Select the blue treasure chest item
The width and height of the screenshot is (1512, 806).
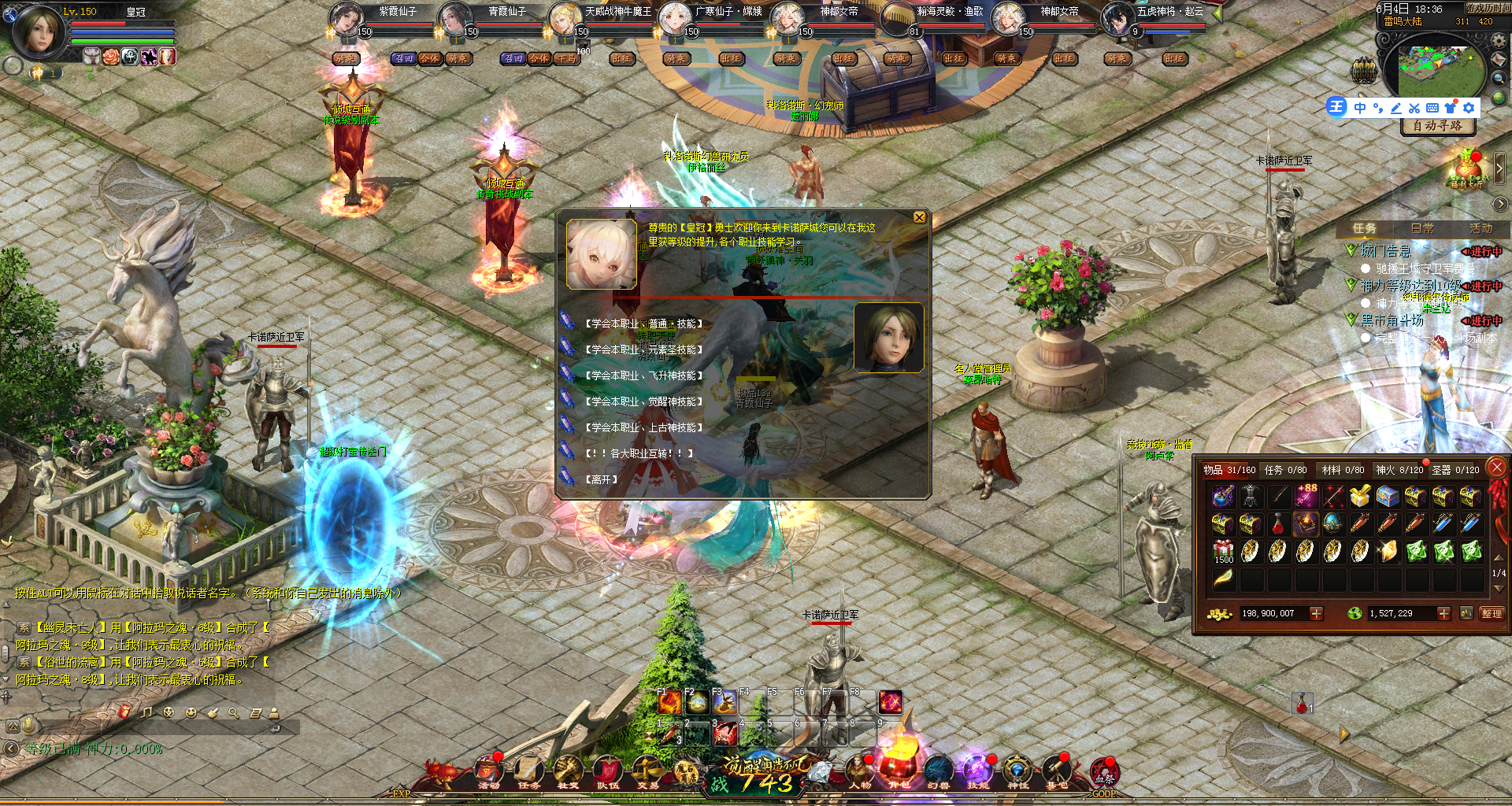[1388, 497]
